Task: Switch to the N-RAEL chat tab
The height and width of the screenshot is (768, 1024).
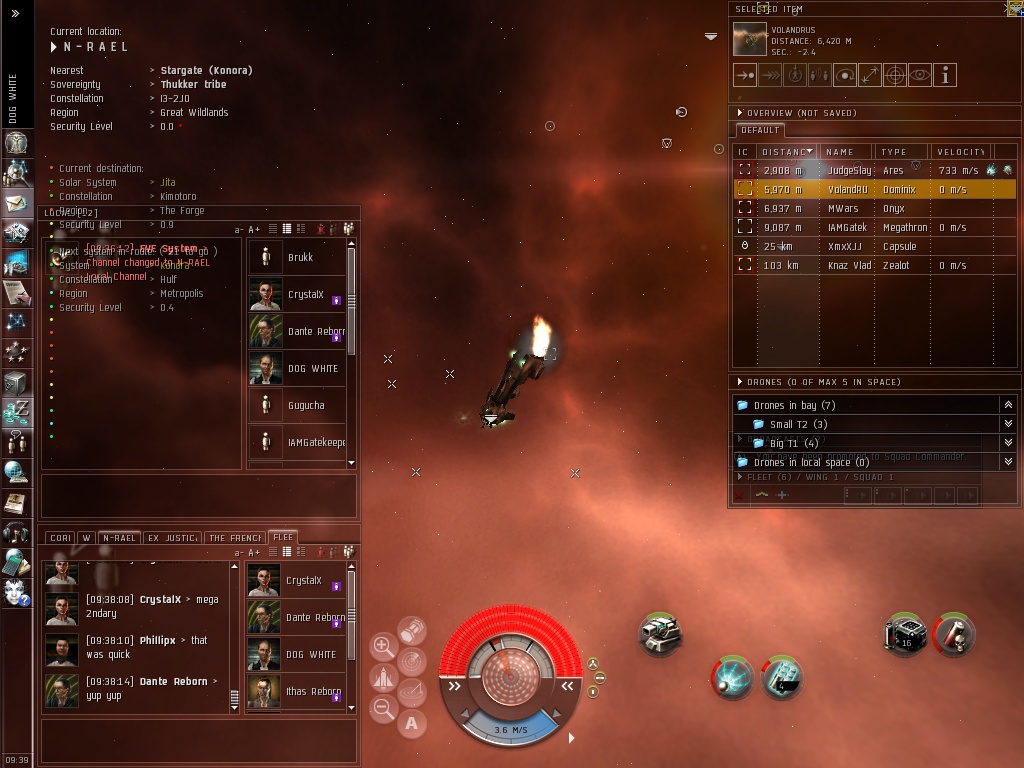Action: 119,538
